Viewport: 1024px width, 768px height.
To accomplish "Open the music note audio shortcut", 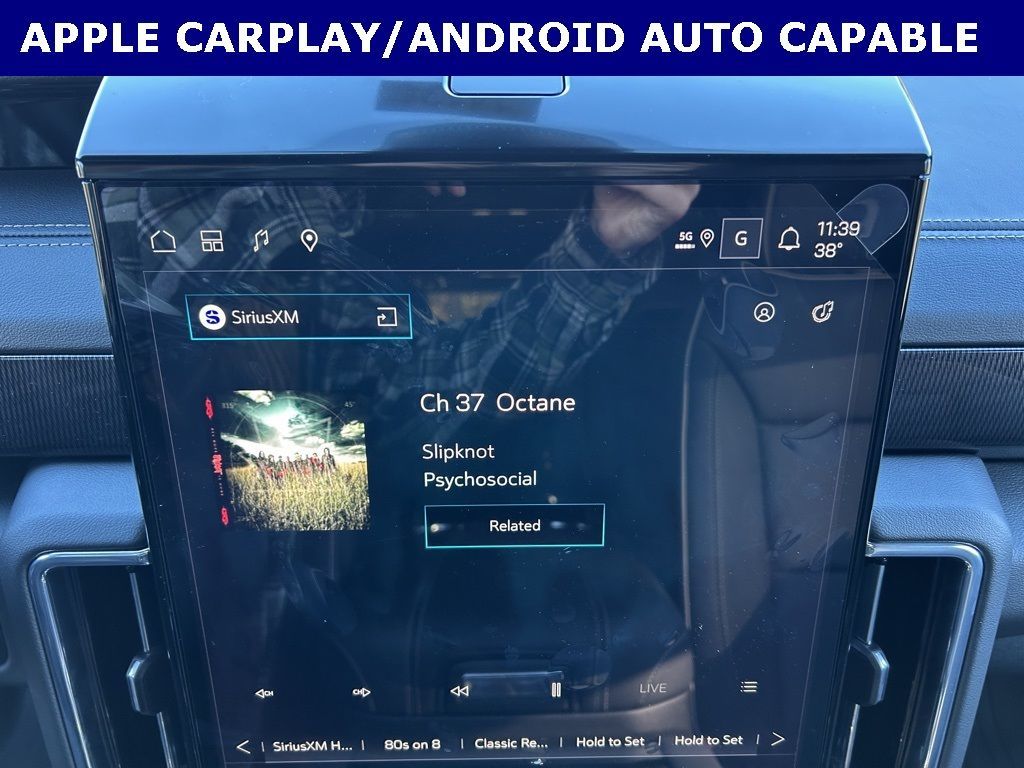I will 260,240.
